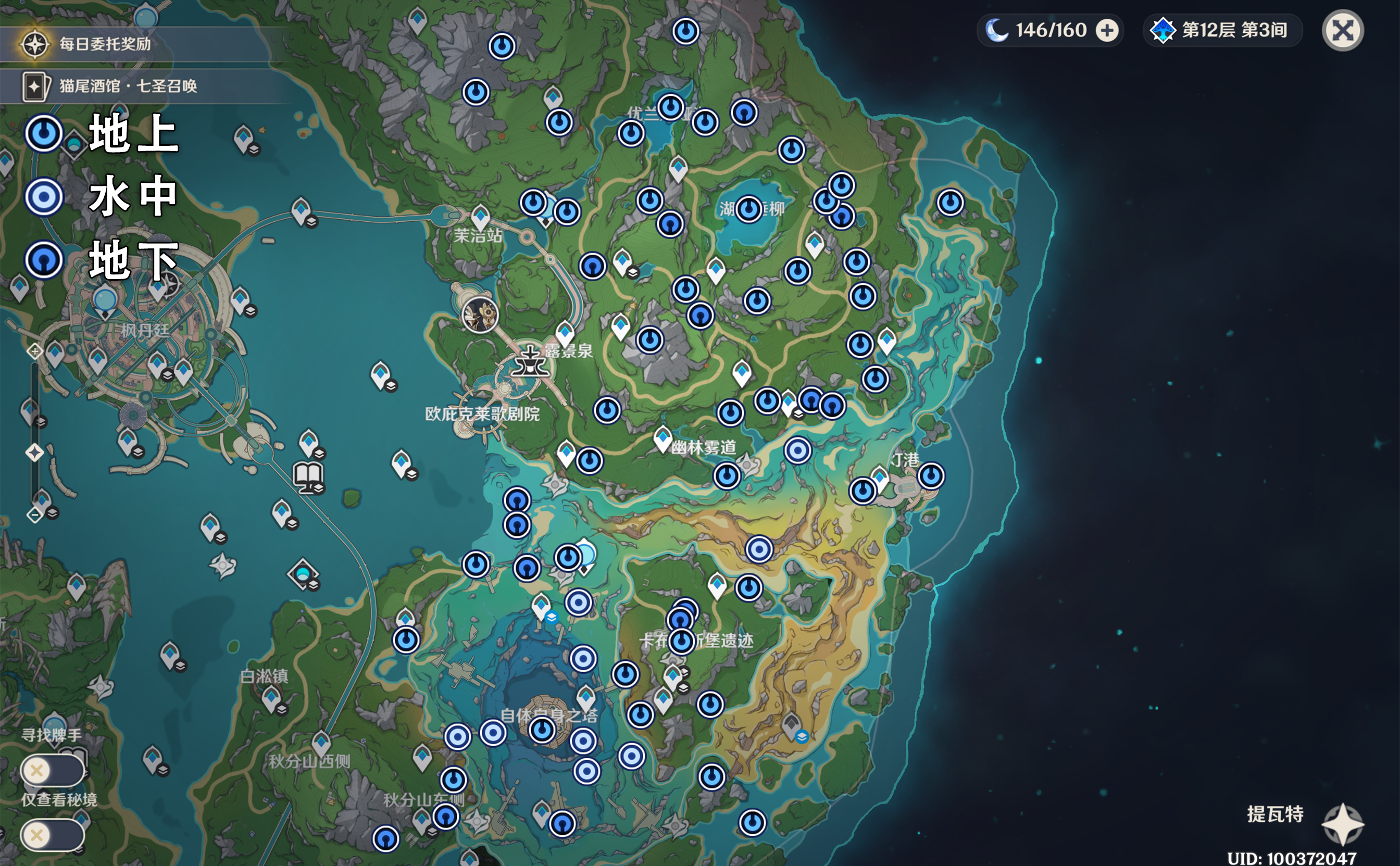Close the map with the X button
The height and width of the screenshot is (866, 1400).
(1342, 31)
